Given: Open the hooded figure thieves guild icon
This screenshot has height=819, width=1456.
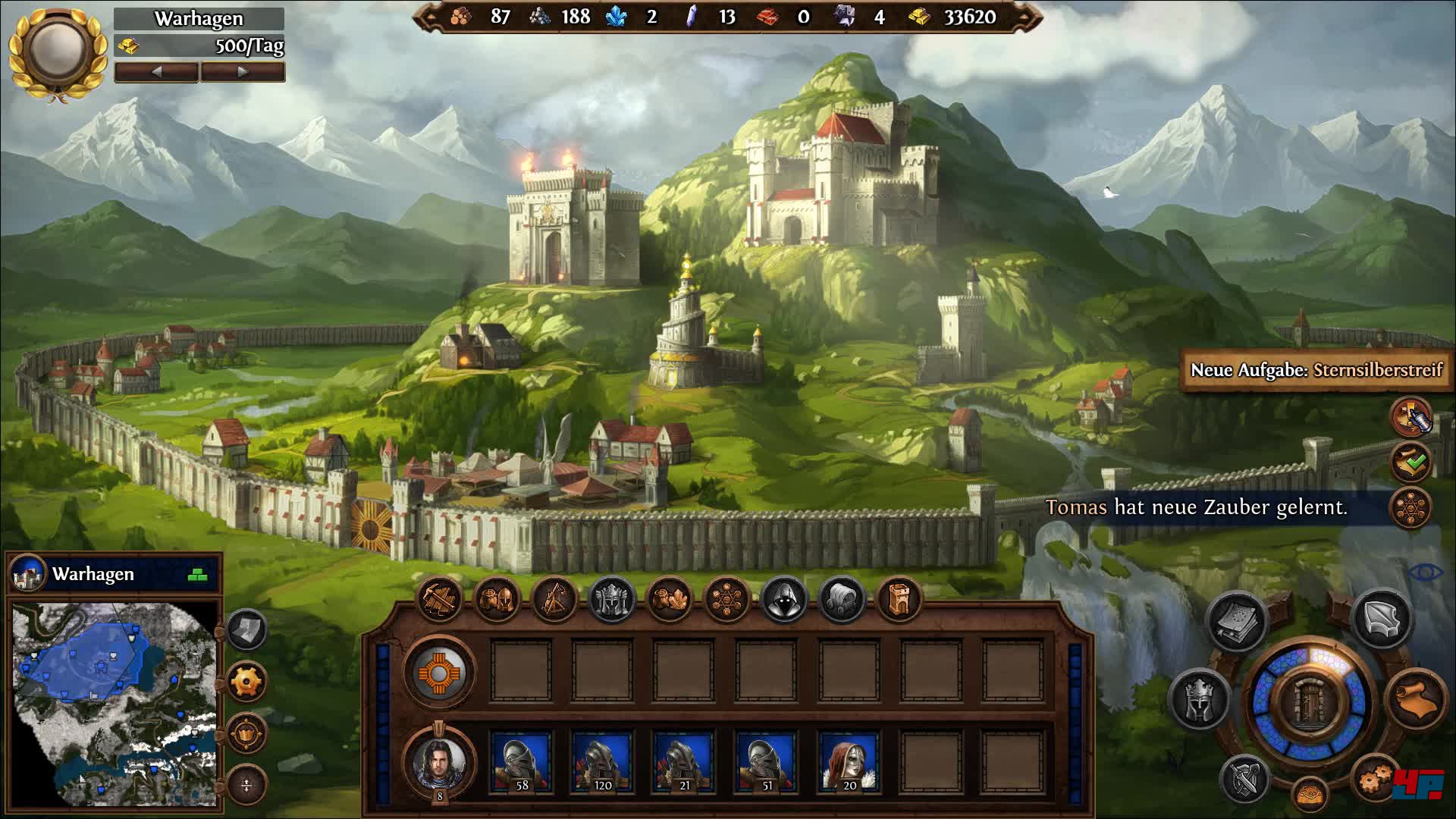Looking at the screenshot, I should click(784, 599).
